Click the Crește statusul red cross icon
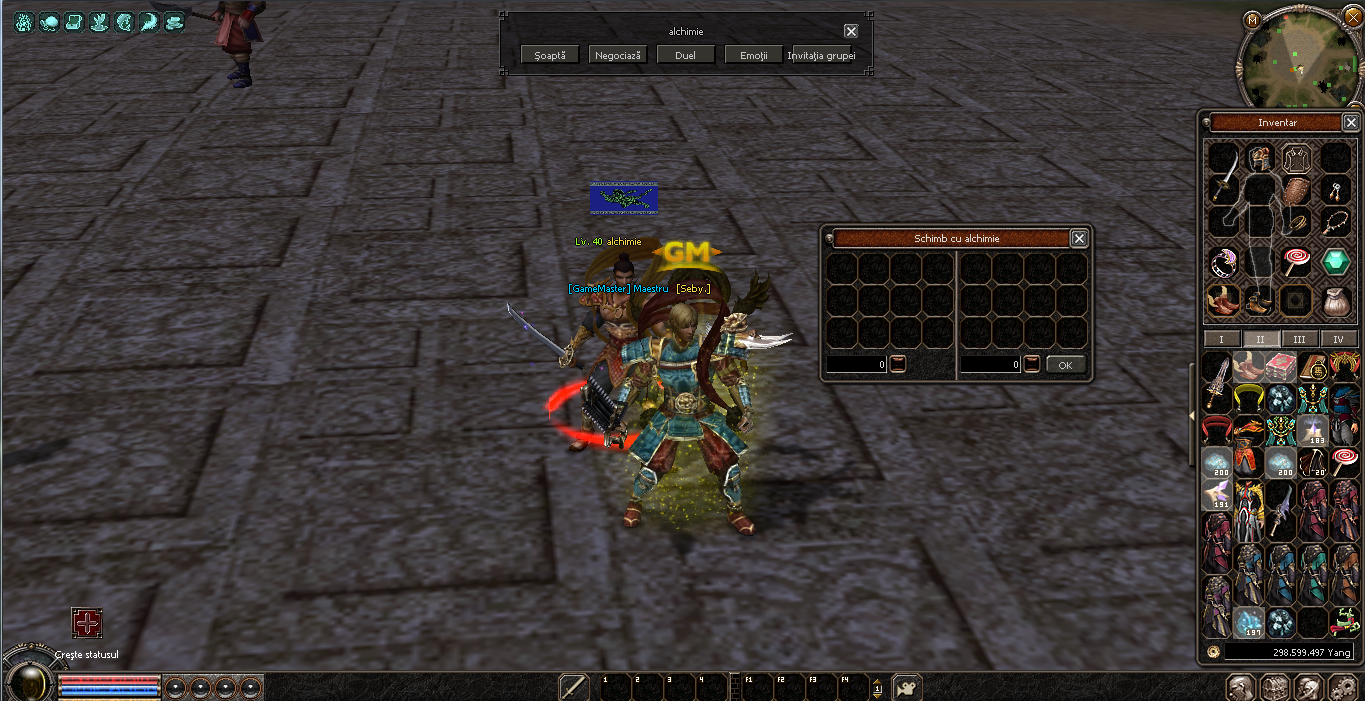The height and width of the screenshot is (701, 1365). [87, 624]
